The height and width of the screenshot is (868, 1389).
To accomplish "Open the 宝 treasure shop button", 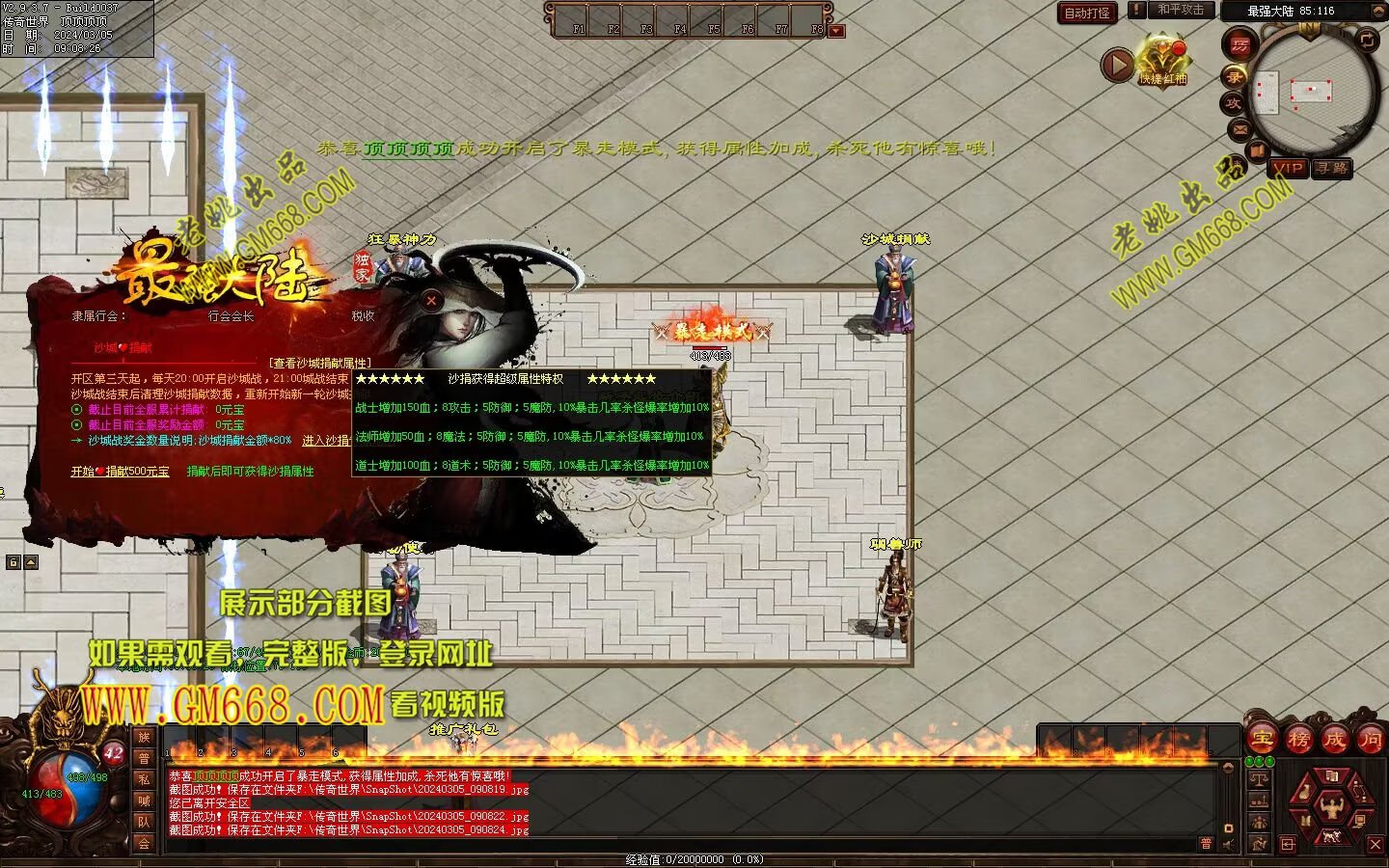I will tap(1263, 739).
